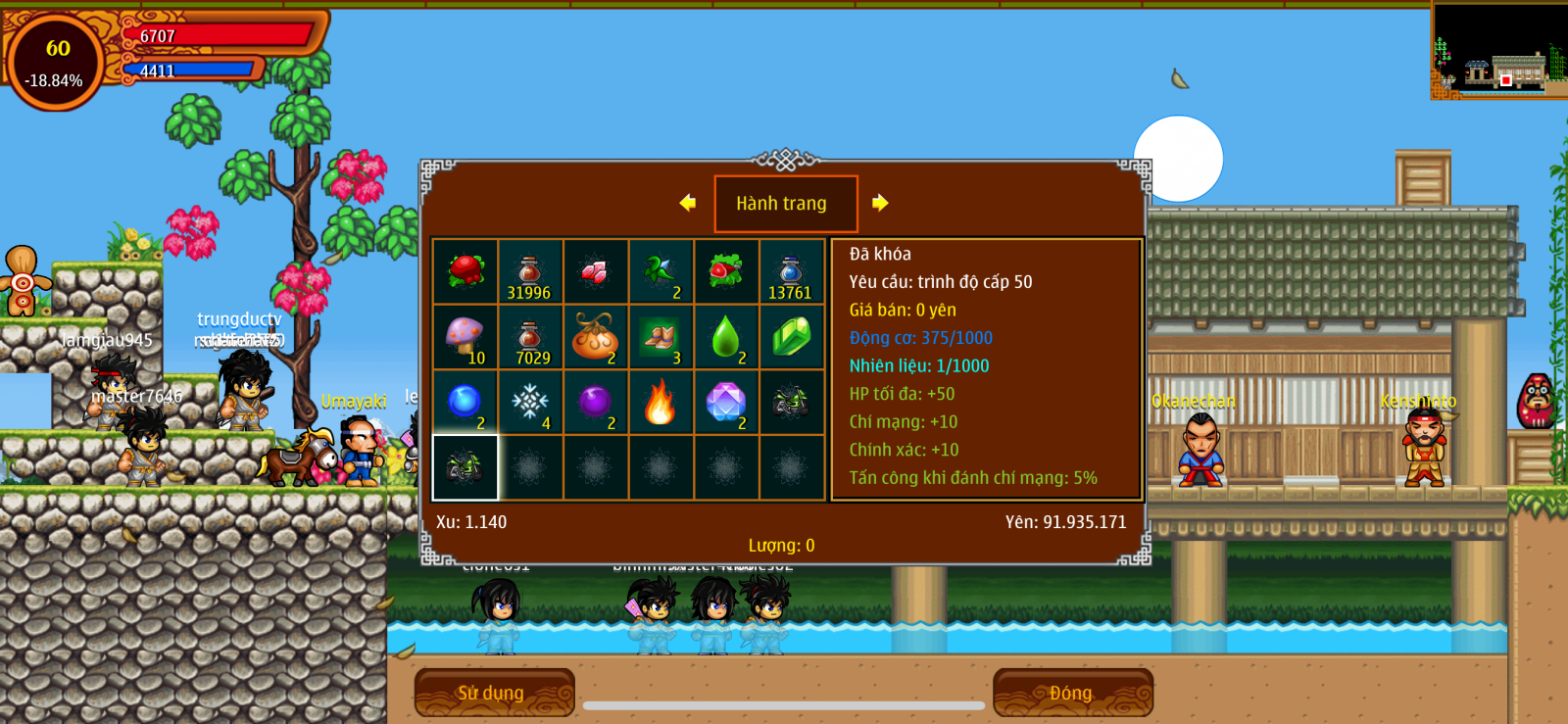This screenshot has width=1568, height=724.
Task: Pick the orange pumpkin pouch item
Action: pyautogui.click(x=595, y=337)
